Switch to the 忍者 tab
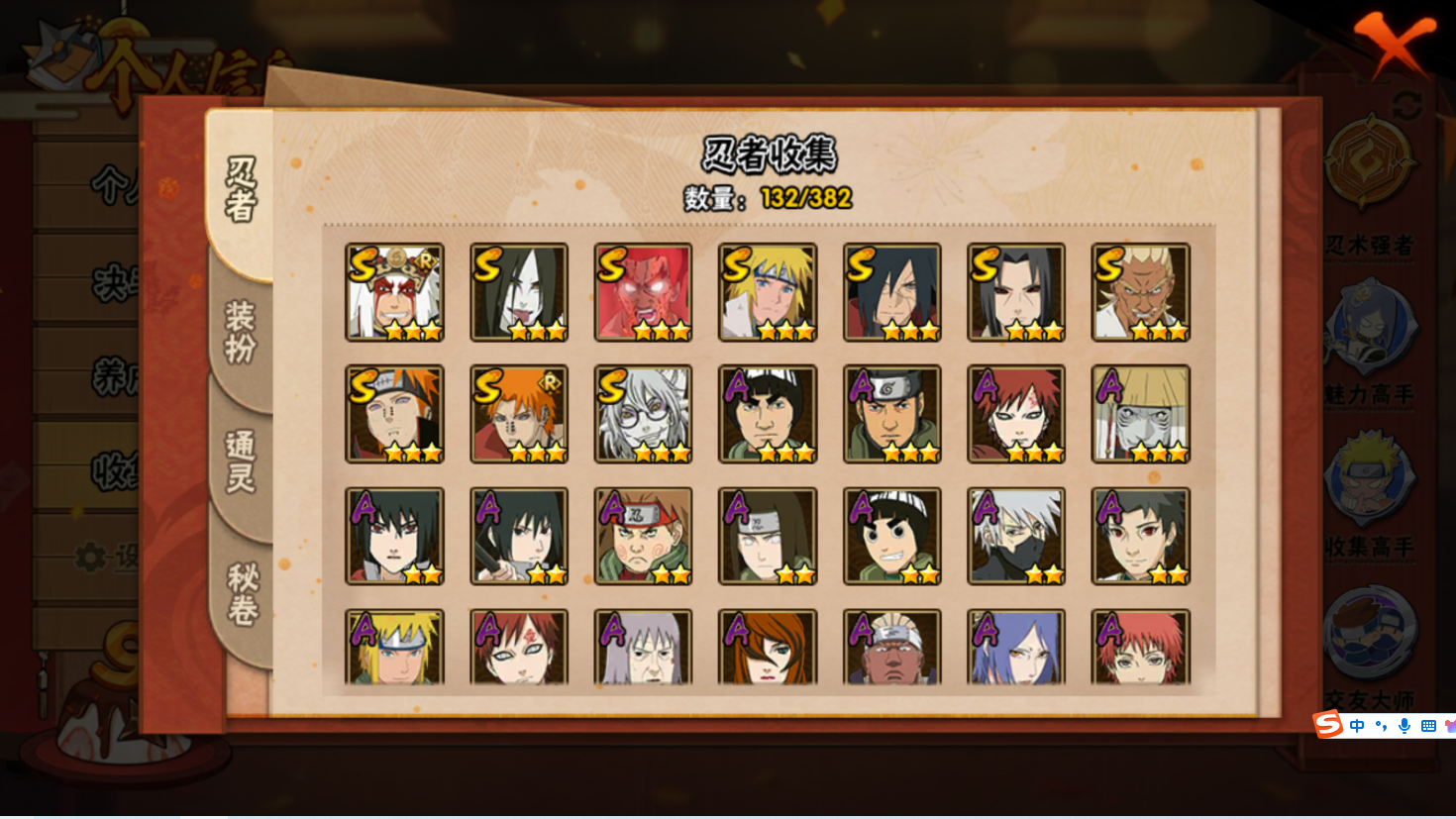Image resolution: width=1456 pixels, height=819 pixels. tap(241, 188)
